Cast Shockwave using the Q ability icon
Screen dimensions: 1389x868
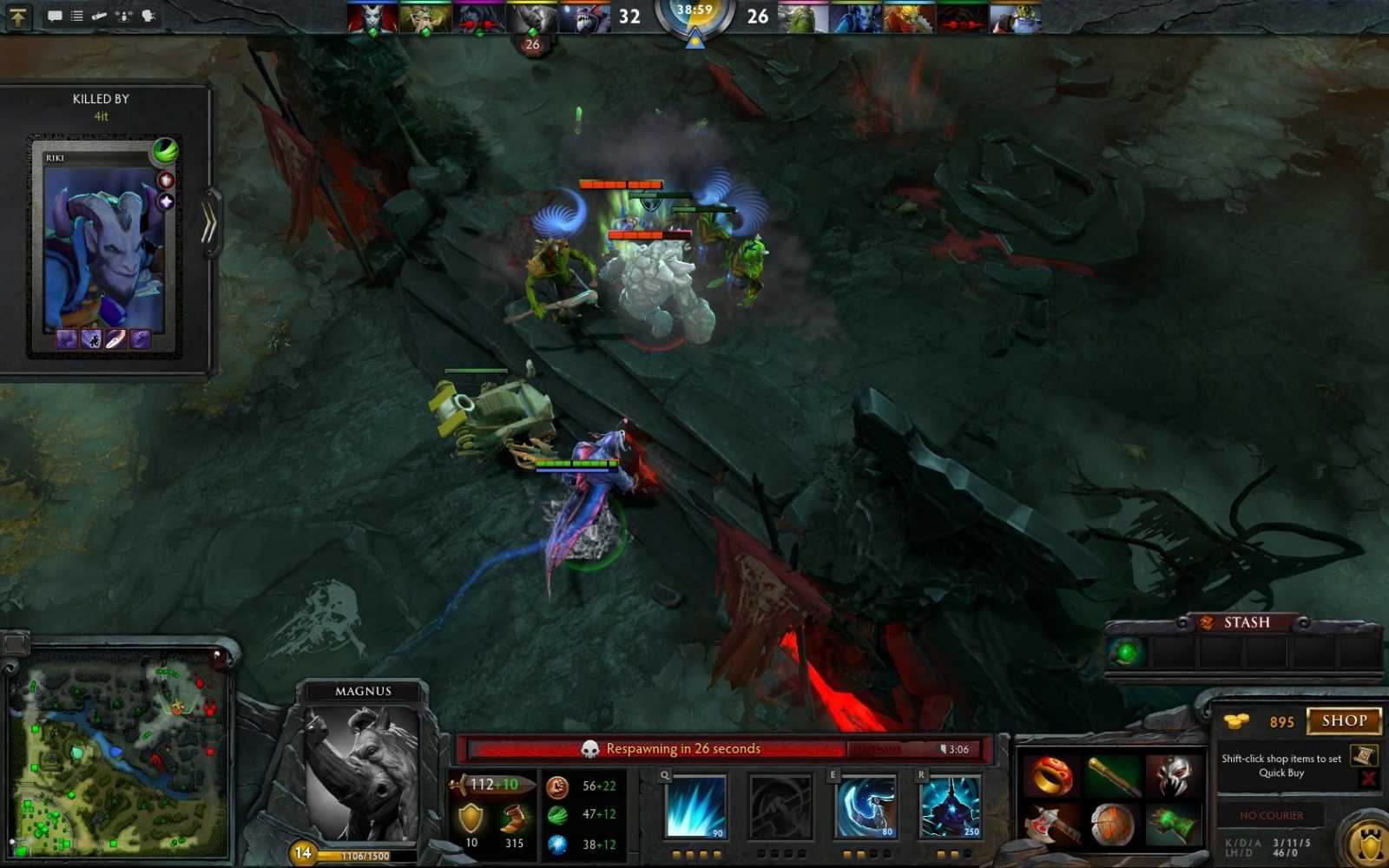(x=694, y=807)
